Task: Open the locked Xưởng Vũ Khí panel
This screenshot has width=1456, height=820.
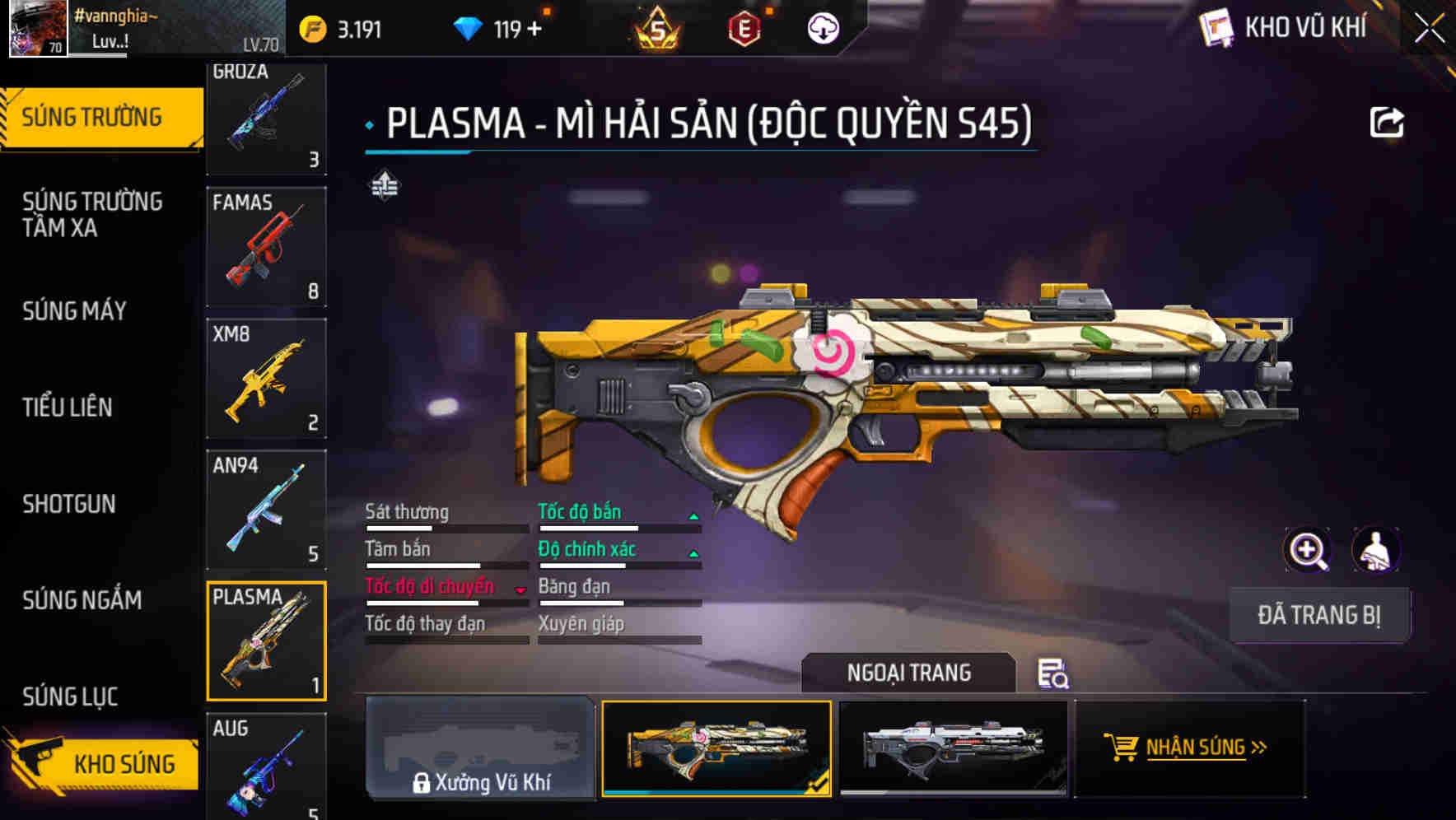Action: tap(481, 749)
